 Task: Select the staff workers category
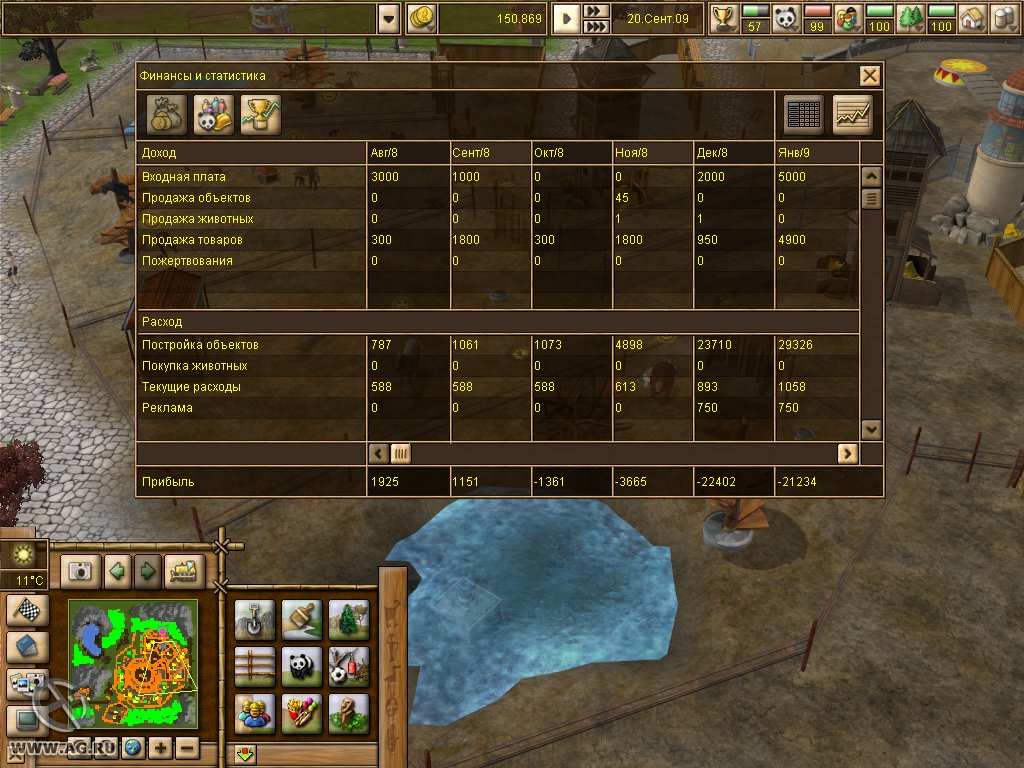pyautogui.click(x=254, y=712)
